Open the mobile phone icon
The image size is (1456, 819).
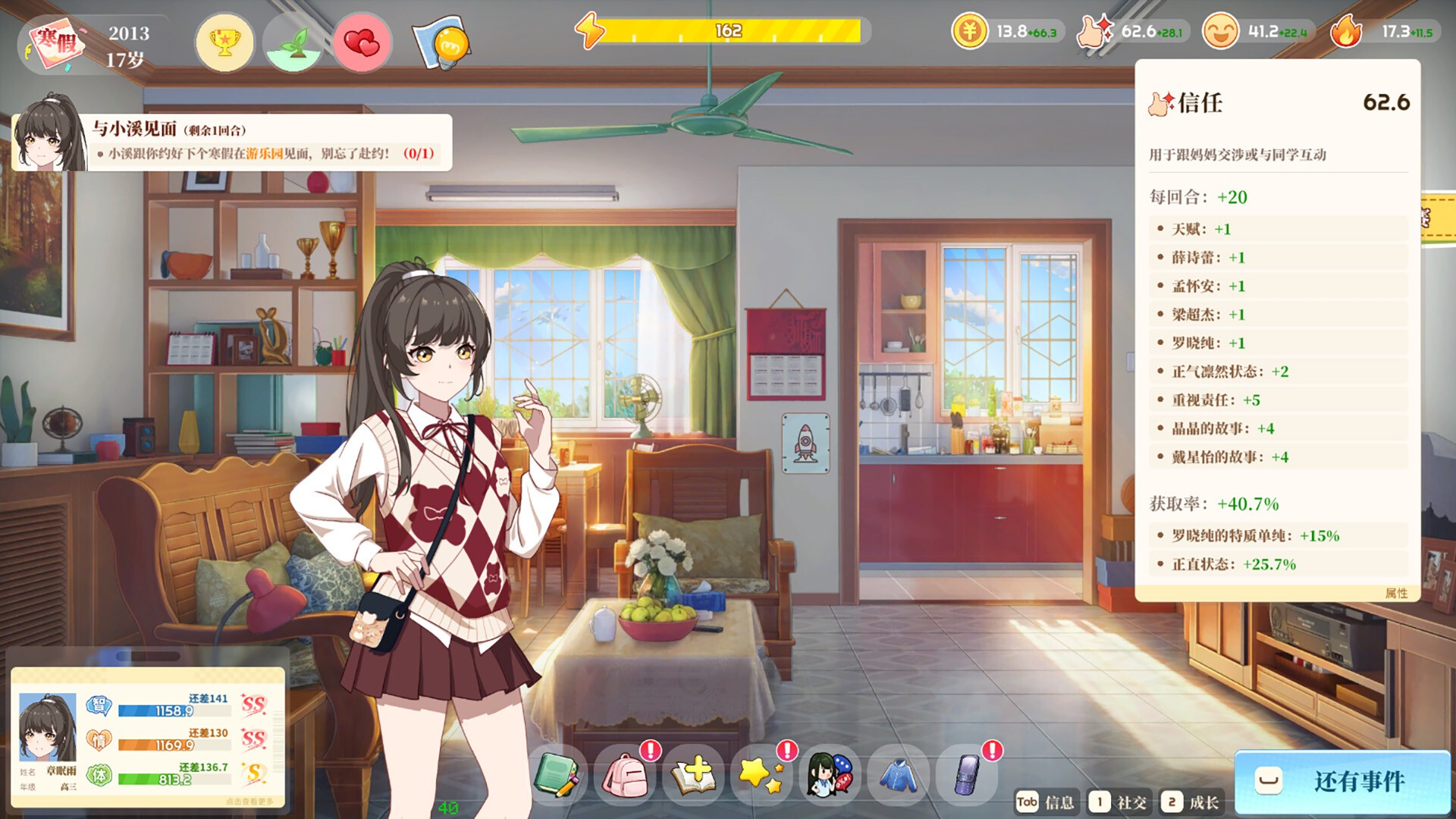[966, 775]
